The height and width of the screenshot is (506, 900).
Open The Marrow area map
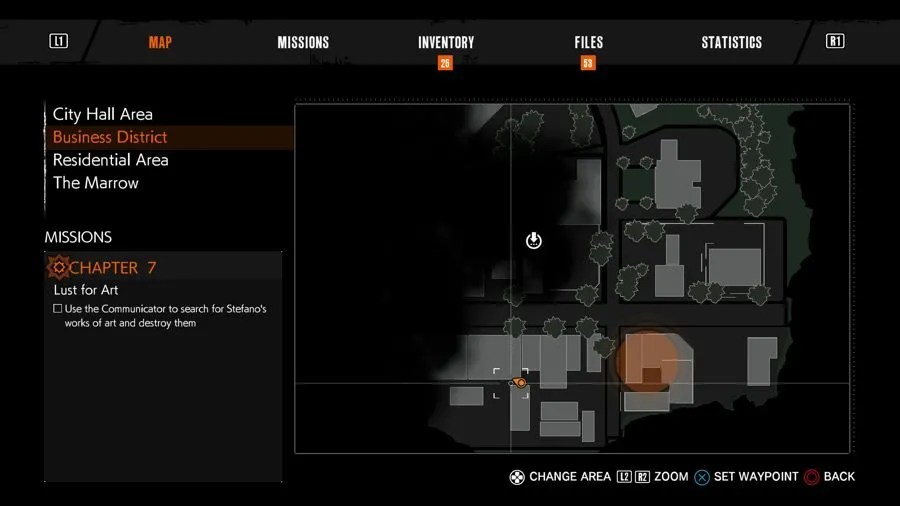coord(96,183)
